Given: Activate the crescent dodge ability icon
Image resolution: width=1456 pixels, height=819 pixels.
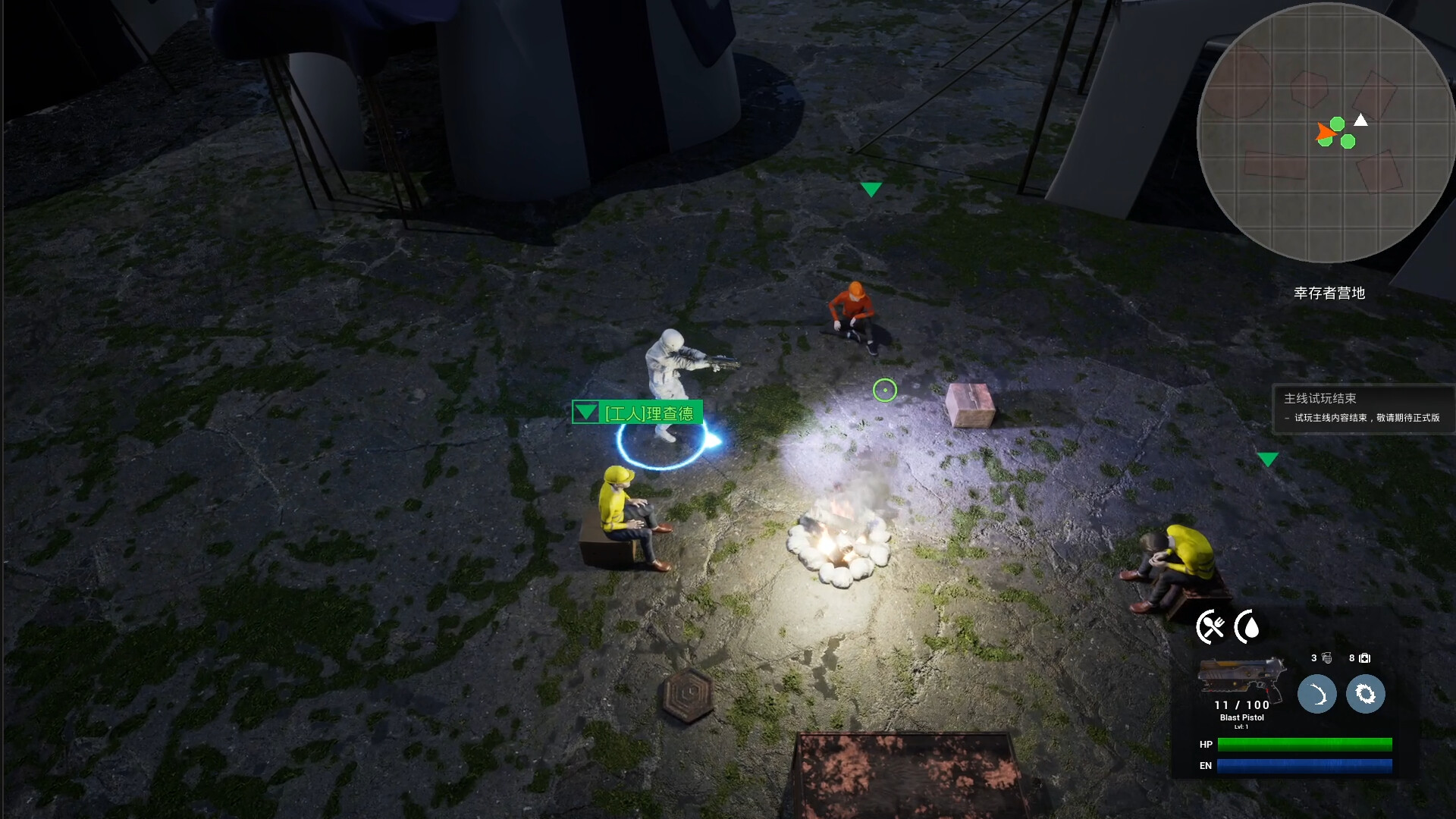Looking at the screenshot, I should (x=1318, y=694).
